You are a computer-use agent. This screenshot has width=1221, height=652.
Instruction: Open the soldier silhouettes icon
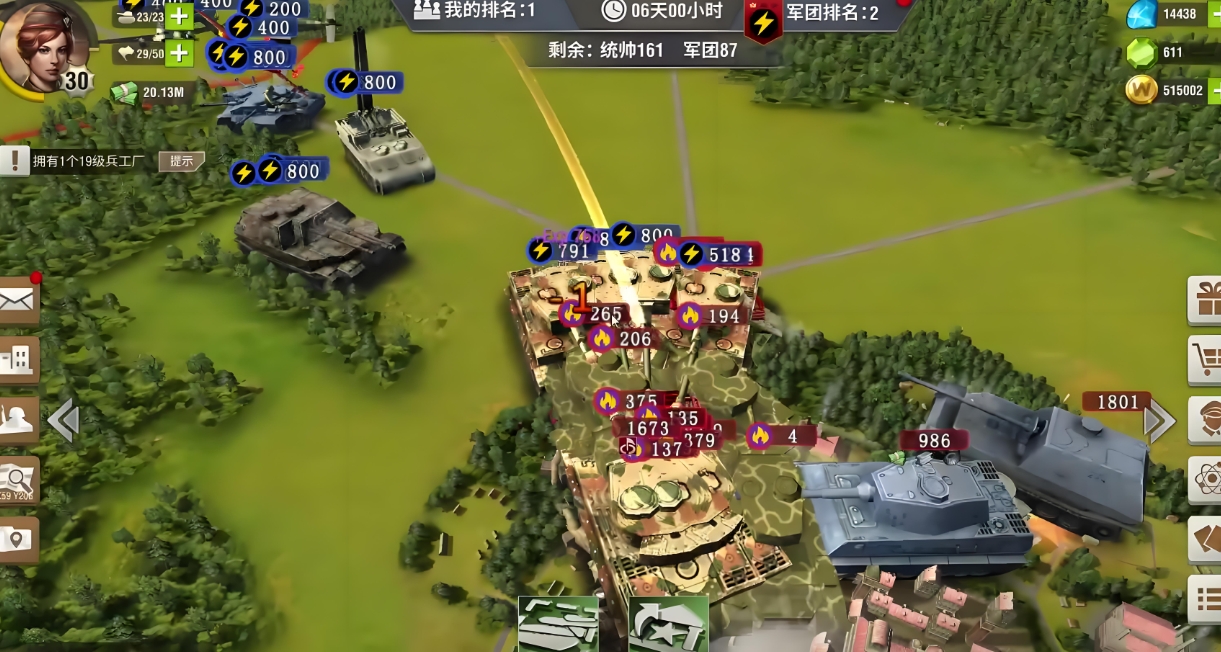pos(17,421)
